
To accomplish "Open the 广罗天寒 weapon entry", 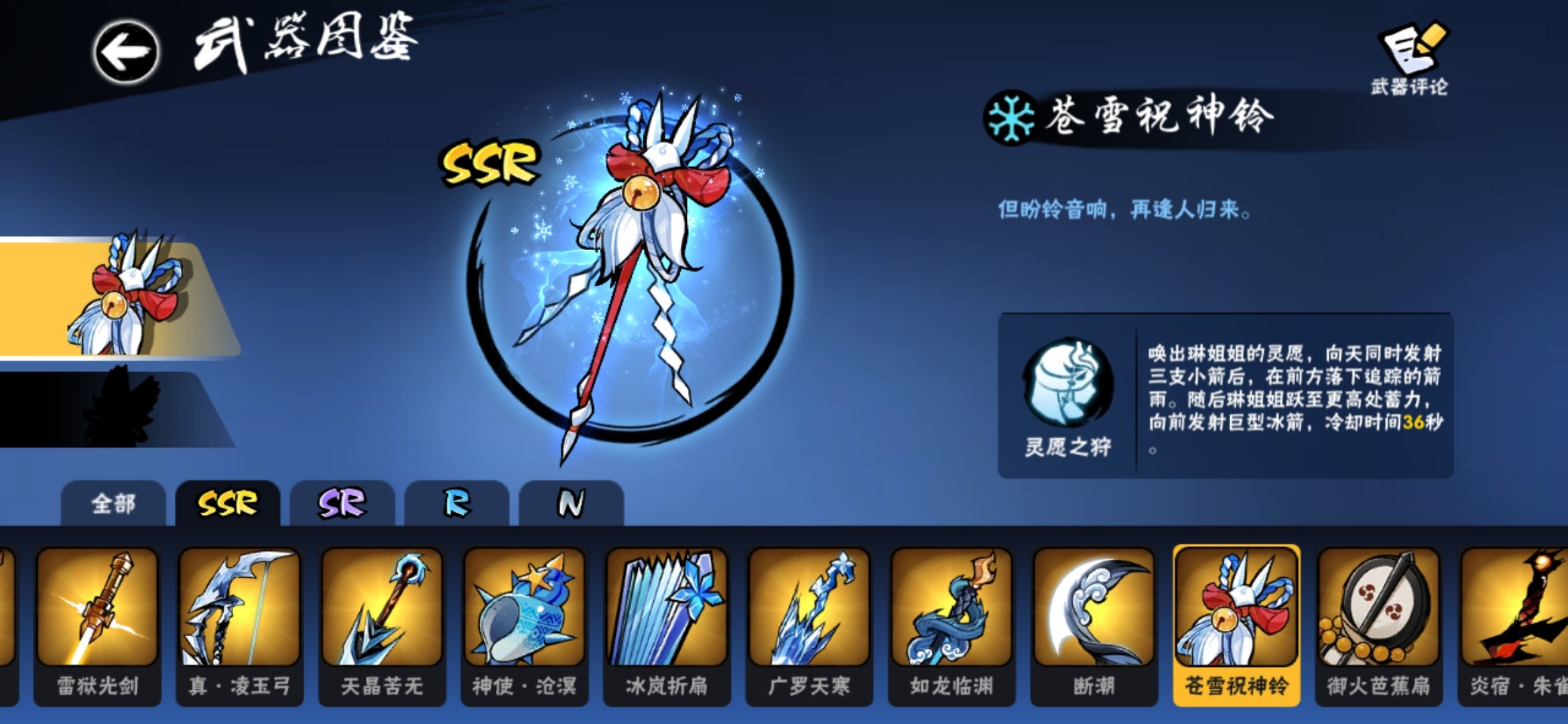I will pos(809,623).
